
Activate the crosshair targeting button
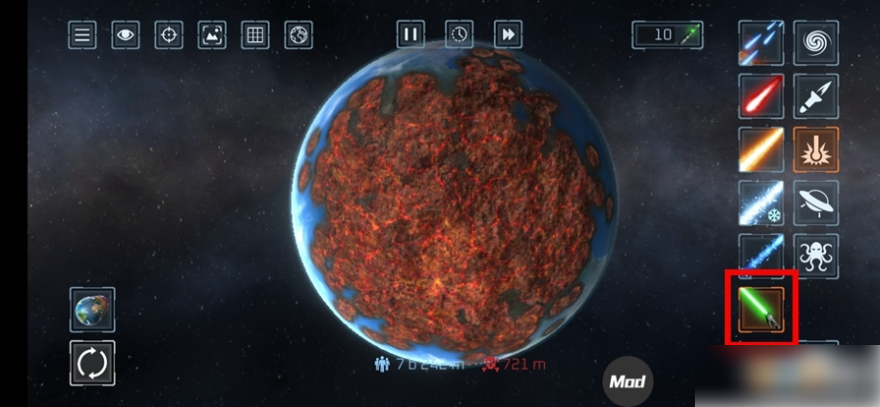click(x=168, y=35)
